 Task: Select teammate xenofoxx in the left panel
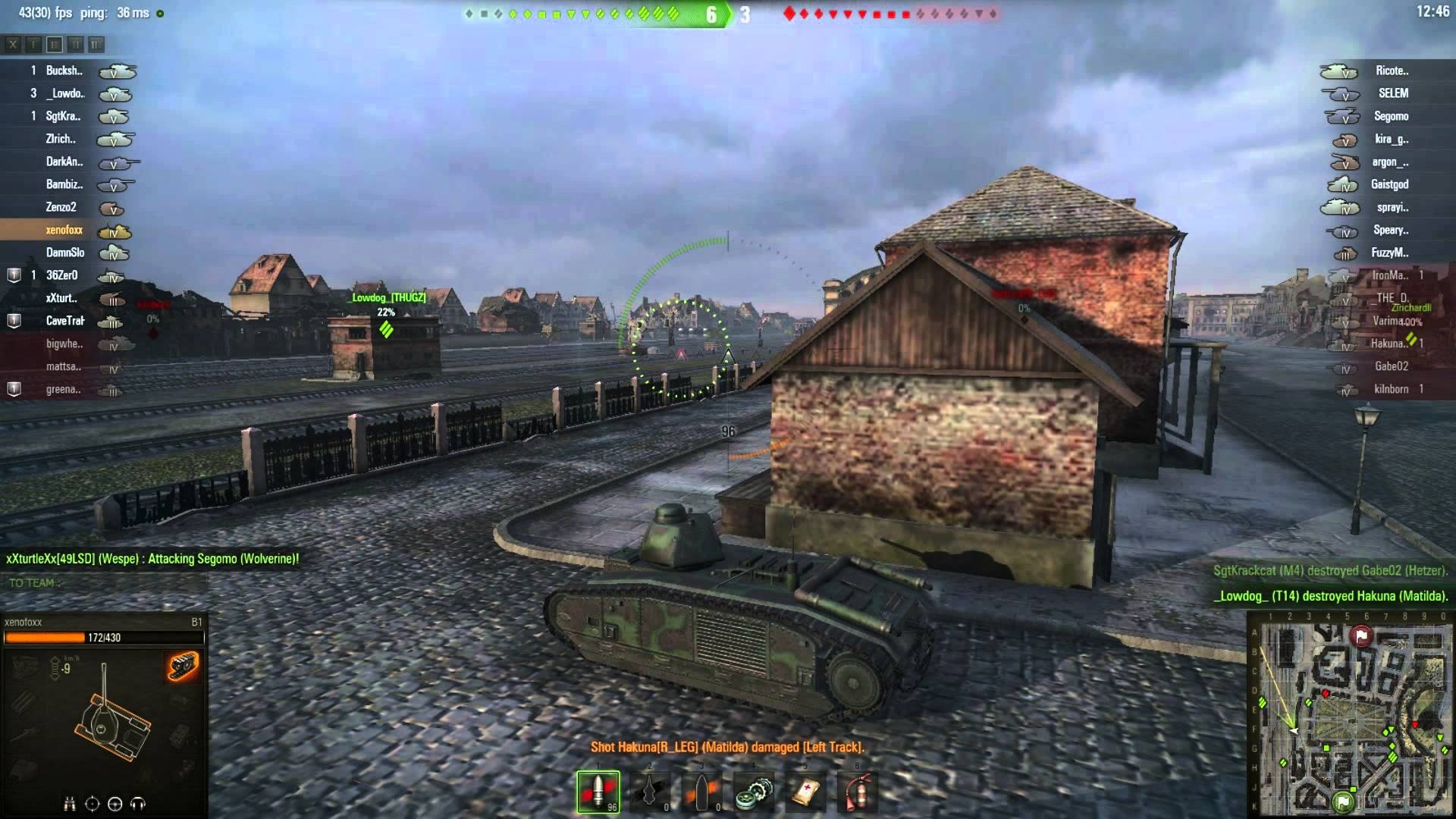(63, 229)
